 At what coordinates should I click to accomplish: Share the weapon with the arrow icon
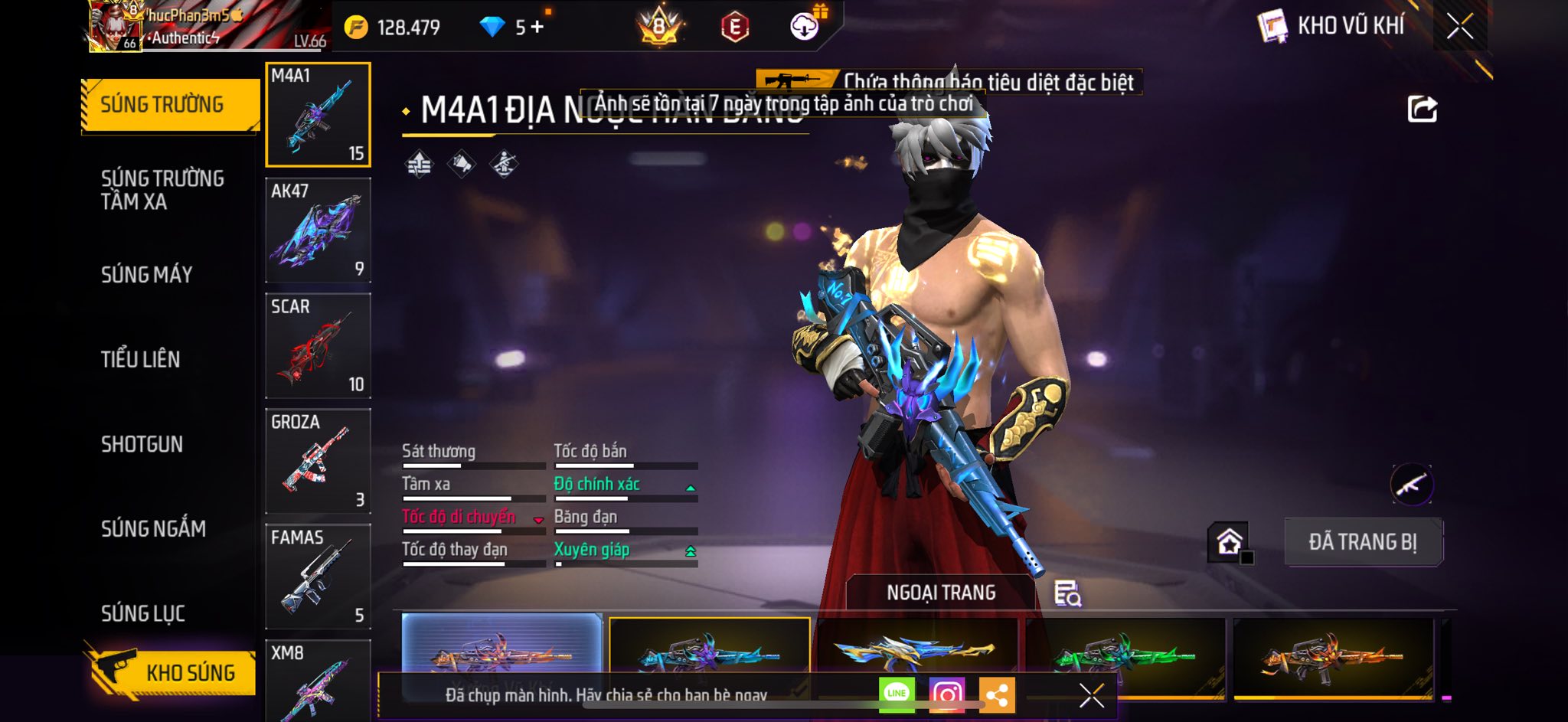(x=1422, y=109)
